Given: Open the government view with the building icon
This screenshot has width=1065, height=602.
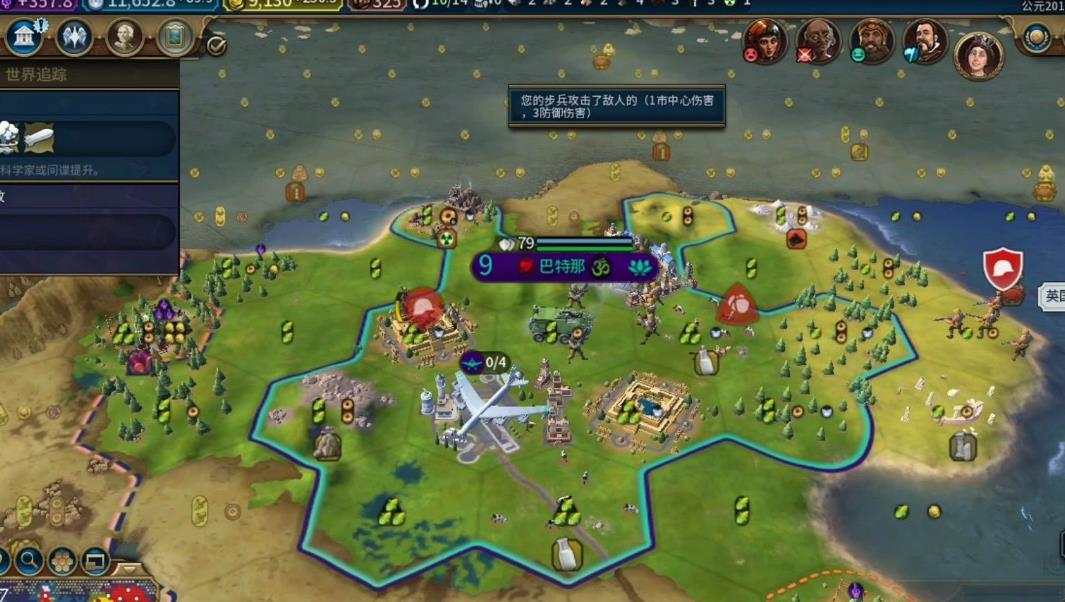Looking at the screenshot, I should [23, 38].
